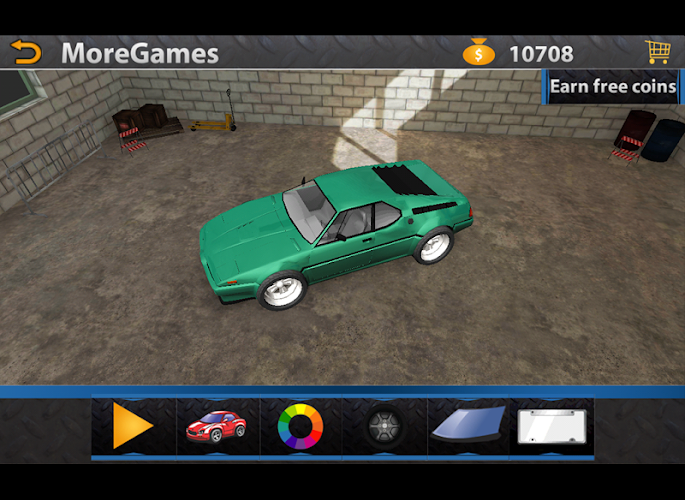685x500 pixels.
Task: Select the wheel rim customization
Action: pos(384,427)
